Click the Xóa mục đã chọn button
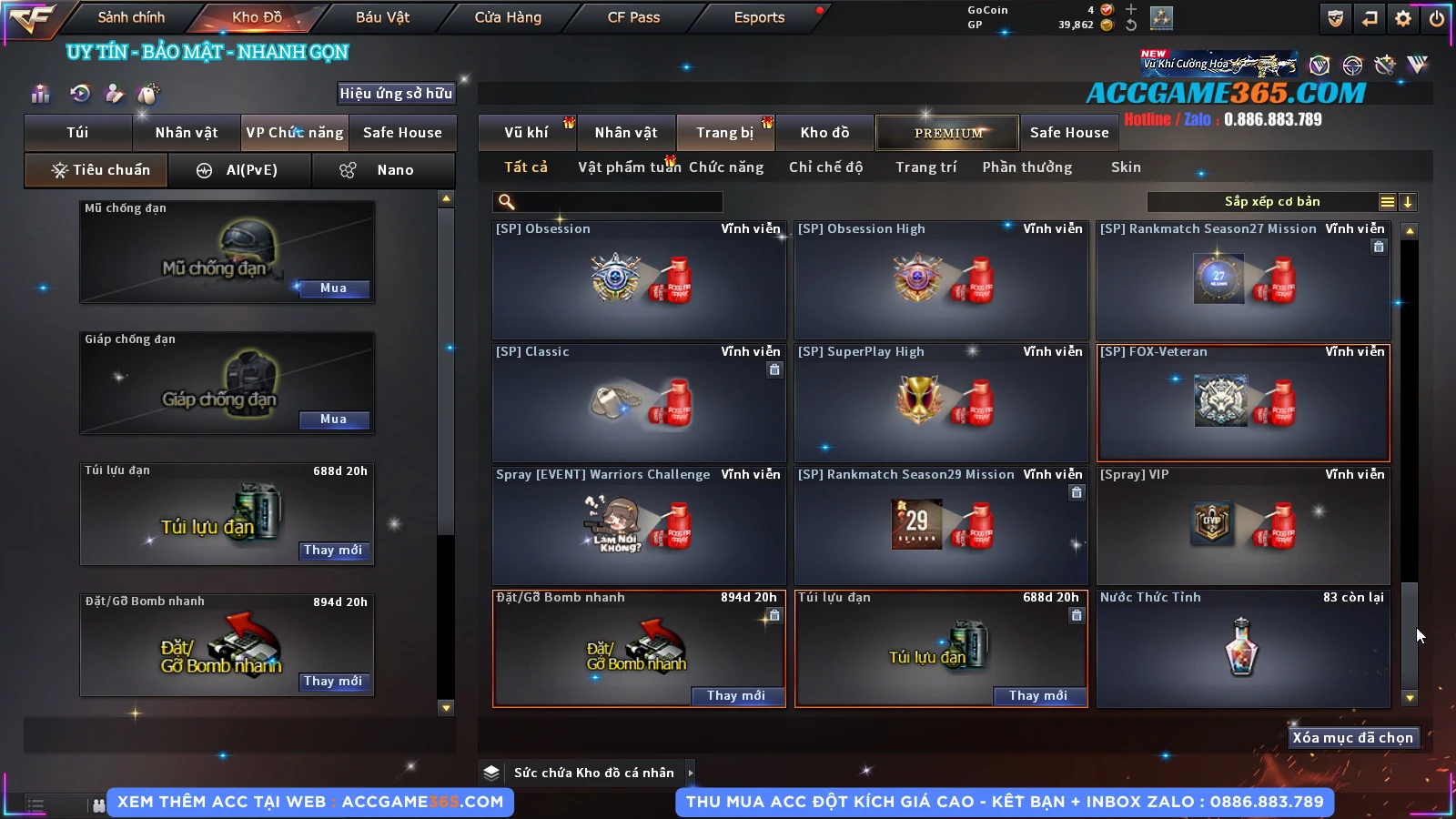 [1352, 738]
